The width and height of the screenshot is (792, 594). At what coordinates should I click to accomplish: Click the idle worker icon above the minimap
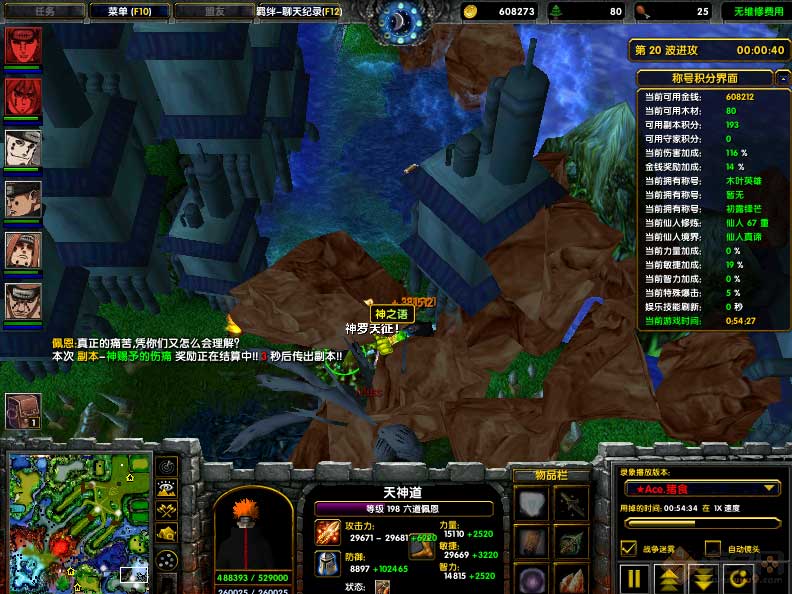pos(22,409)
